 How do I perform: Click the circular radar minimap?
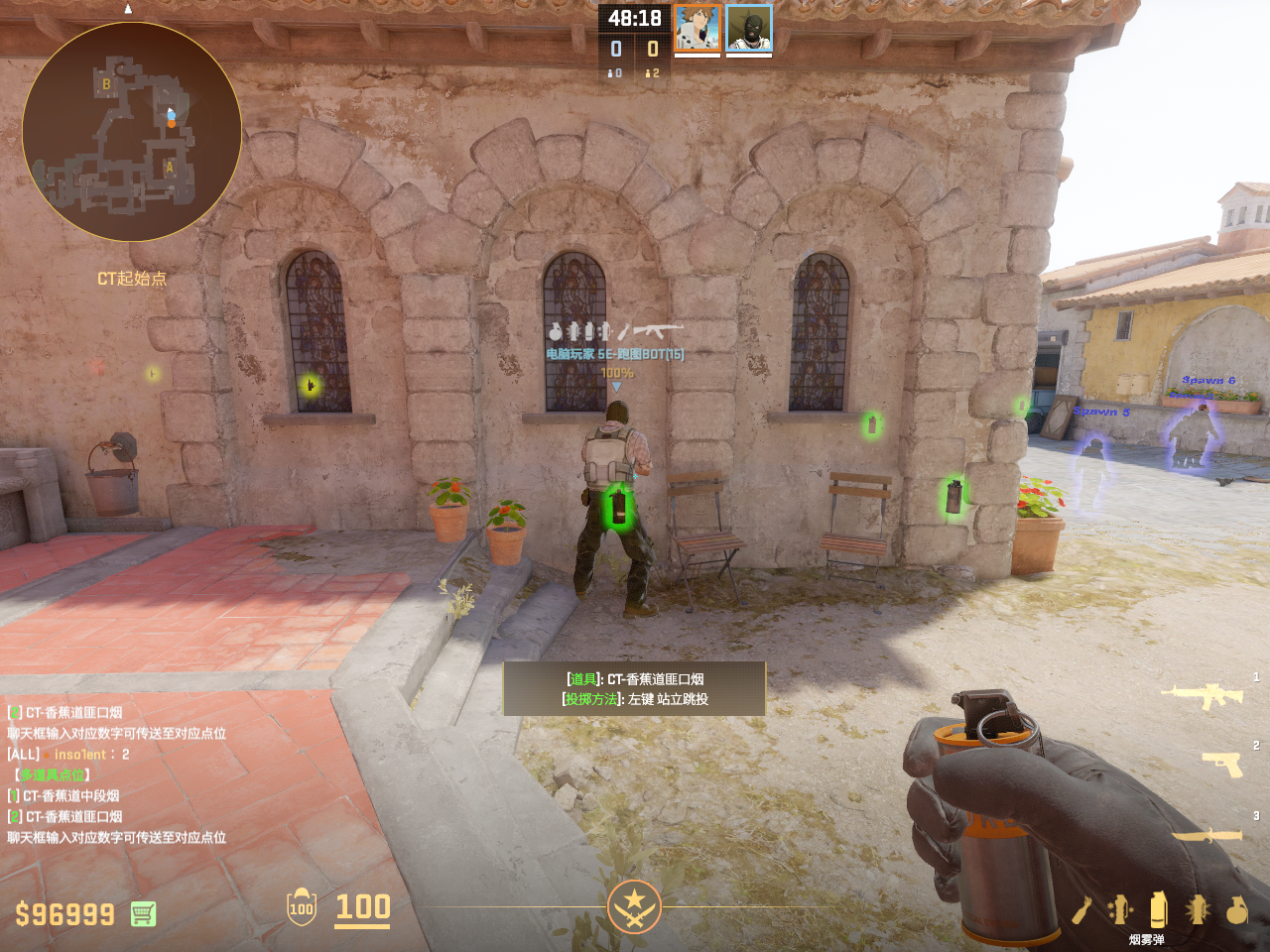point(132,131)
